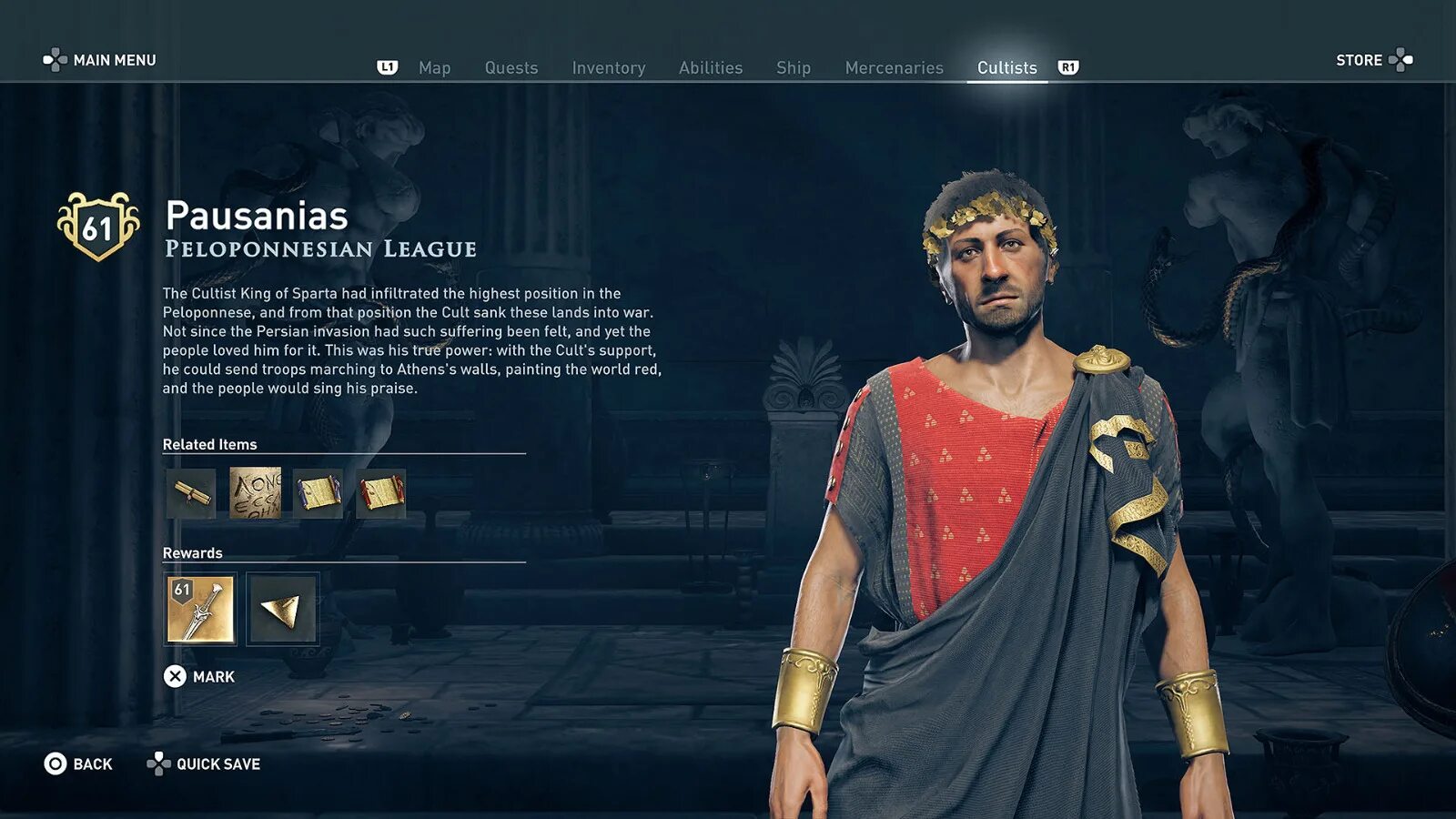The width and height of the screenshot is (1456, 819).
Task: Show the Abilities tab
Action: tap(710, 68)
